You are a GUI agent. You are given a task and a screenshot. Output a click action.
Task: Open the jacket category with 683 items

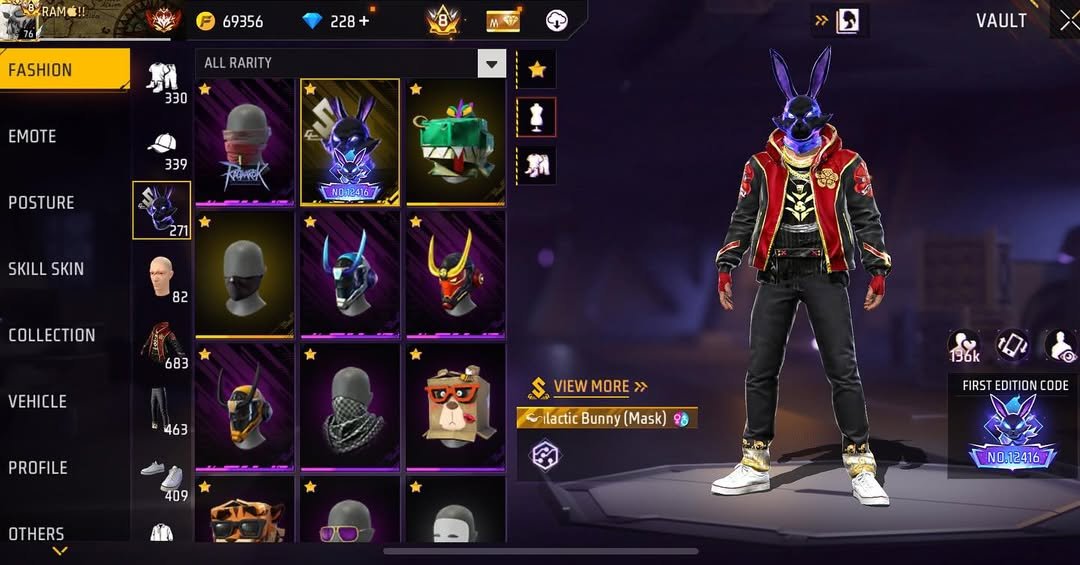pos(162,345)
